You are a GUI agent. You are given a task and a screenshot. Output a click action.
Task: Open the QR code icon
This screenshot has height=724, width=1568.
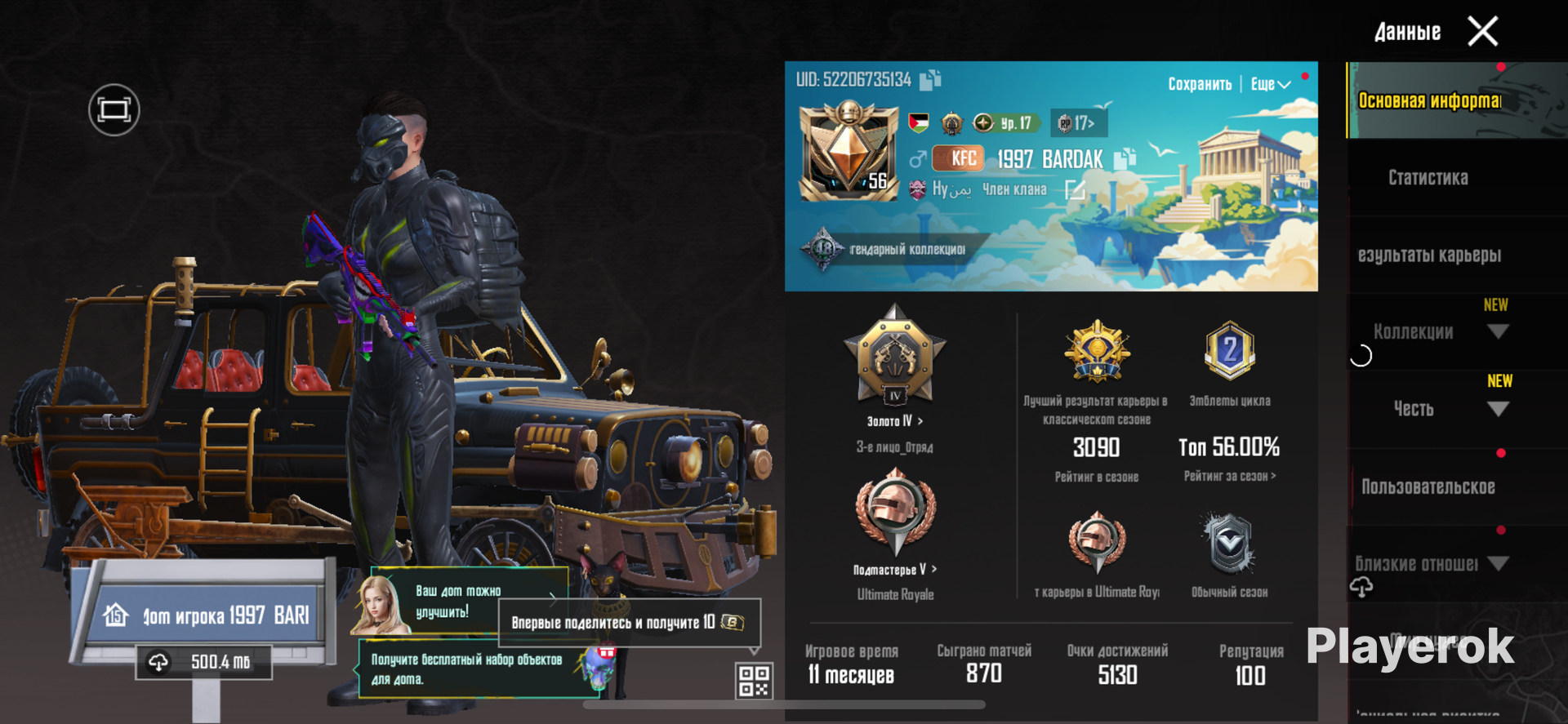click(x=753, y=681)
